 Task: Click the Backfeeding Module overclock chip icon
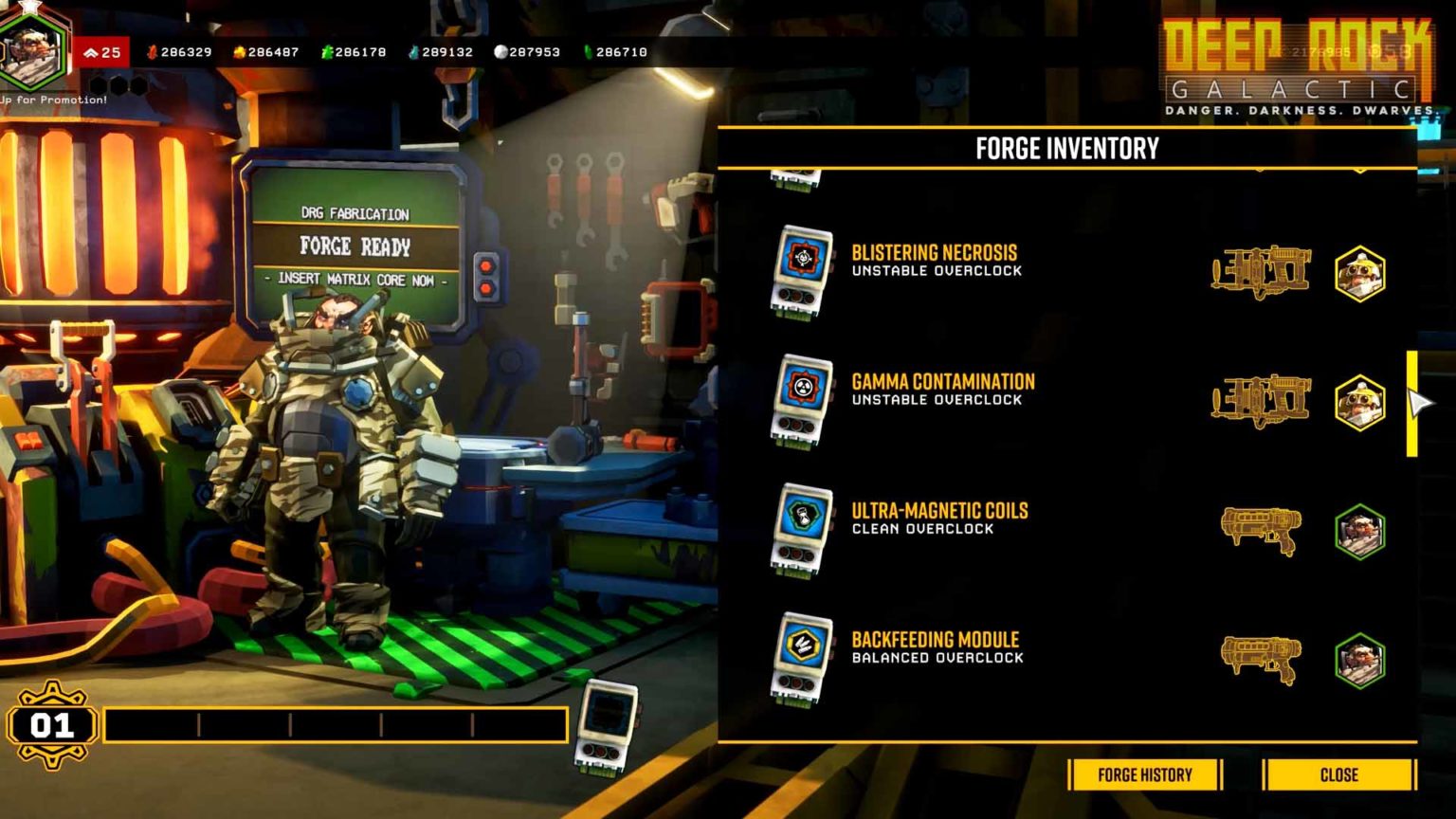pyautogui.click(x=802, y=654)
